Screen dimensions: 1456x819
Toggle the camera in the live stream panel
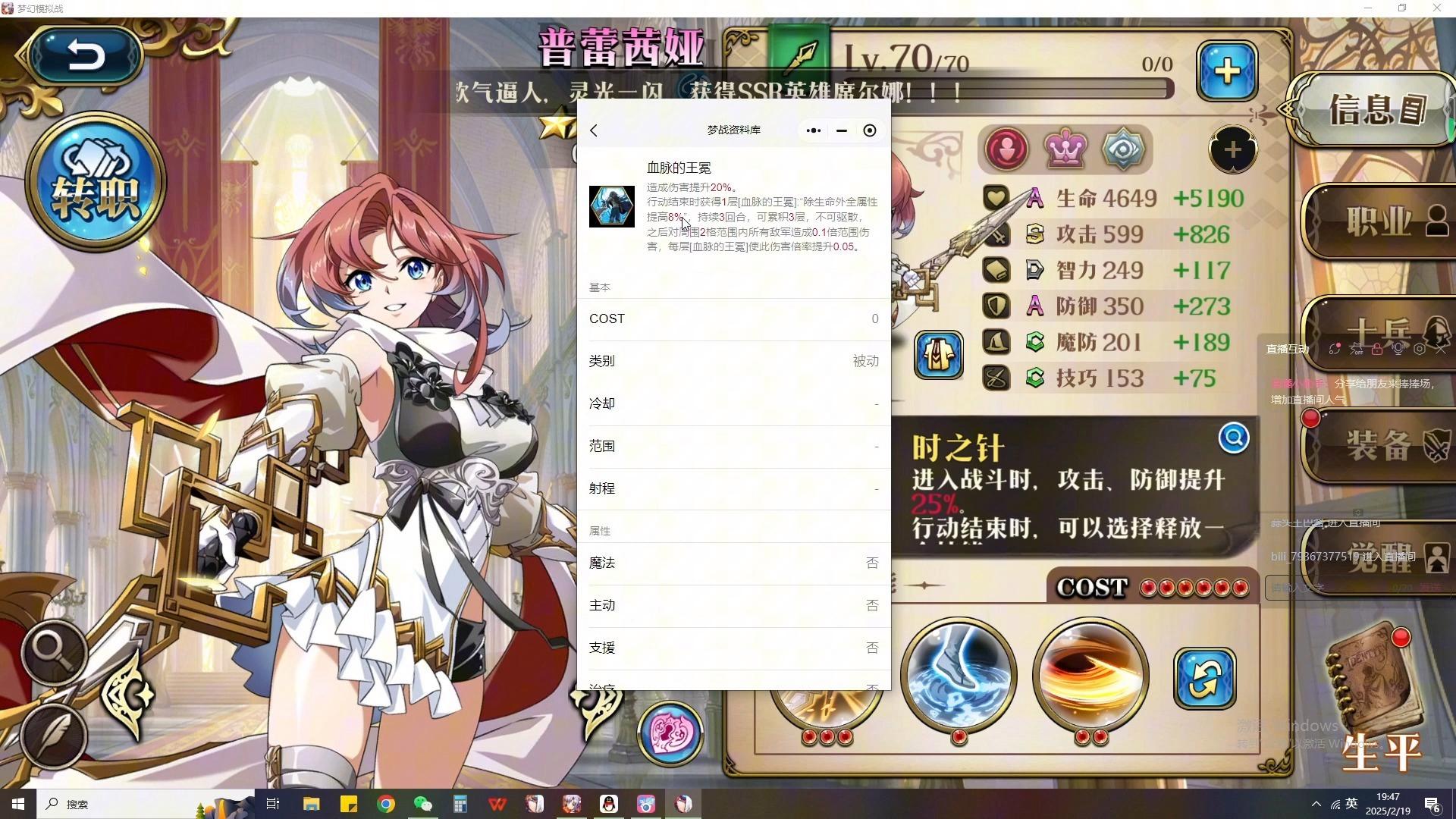[1420, 350]
